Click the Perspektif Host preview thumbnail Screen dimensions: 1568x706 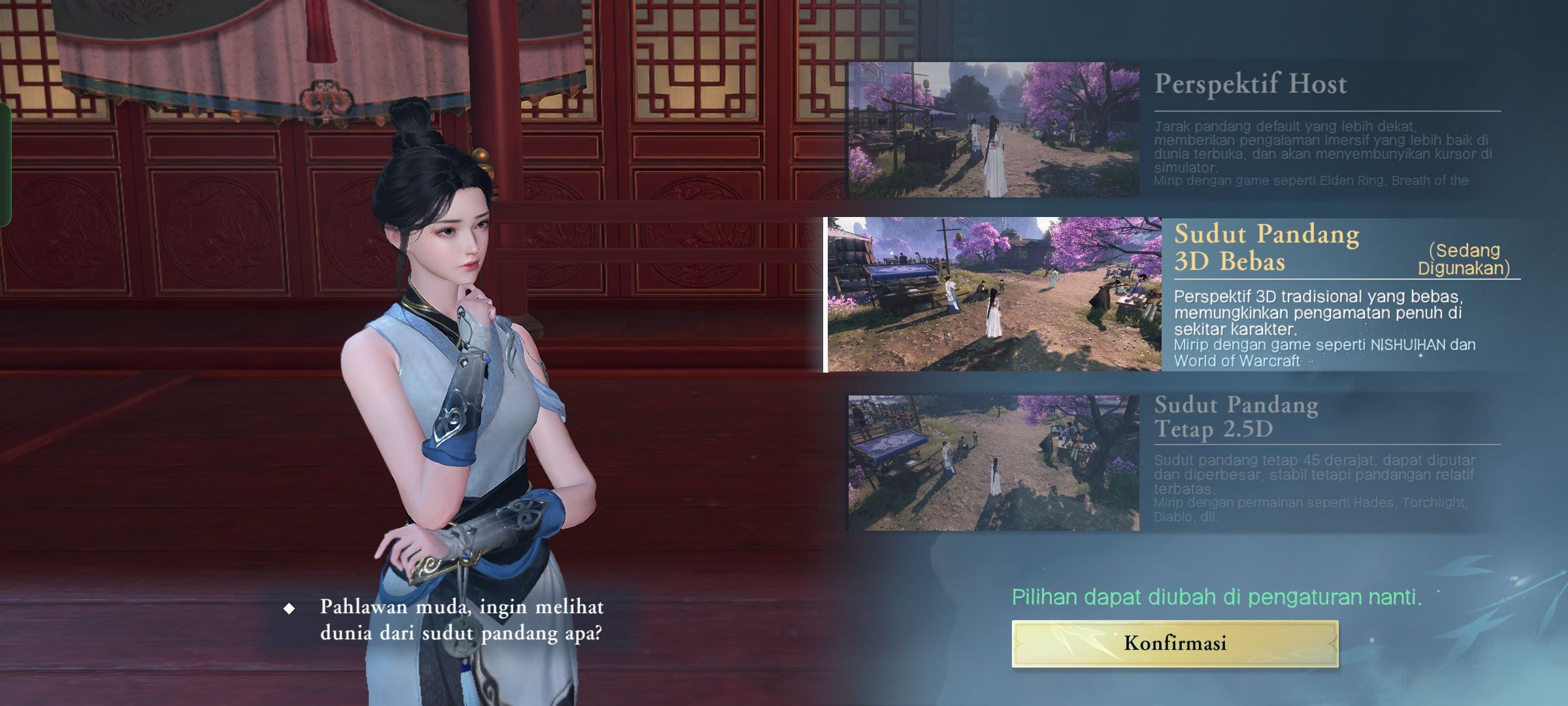point(993,129)
